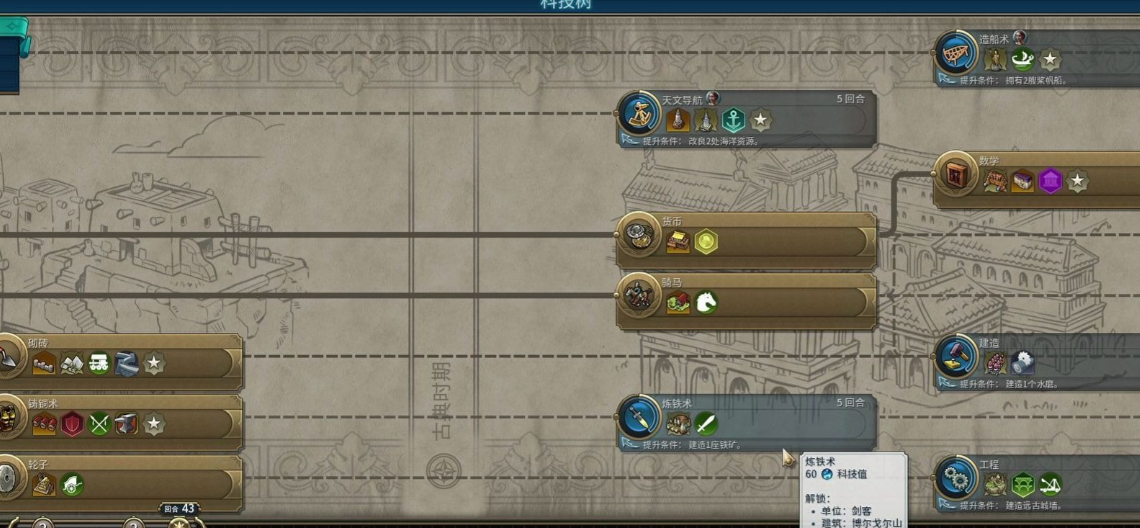Click the harbor anchor icon in 天文导航

click(733, 121)
